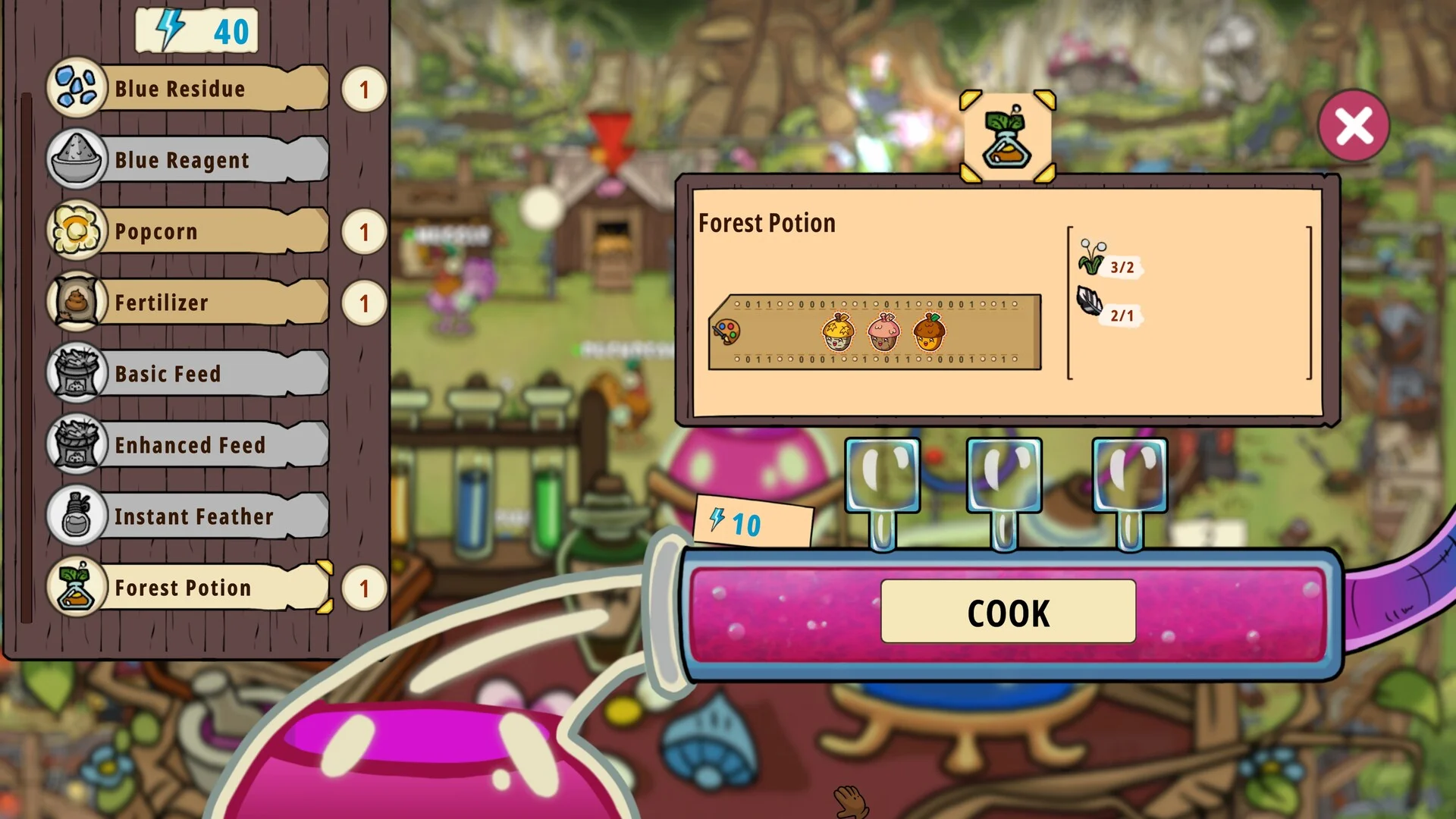
Task: Select the Popcorn recipe entry
Action: [x=190, y=231]
